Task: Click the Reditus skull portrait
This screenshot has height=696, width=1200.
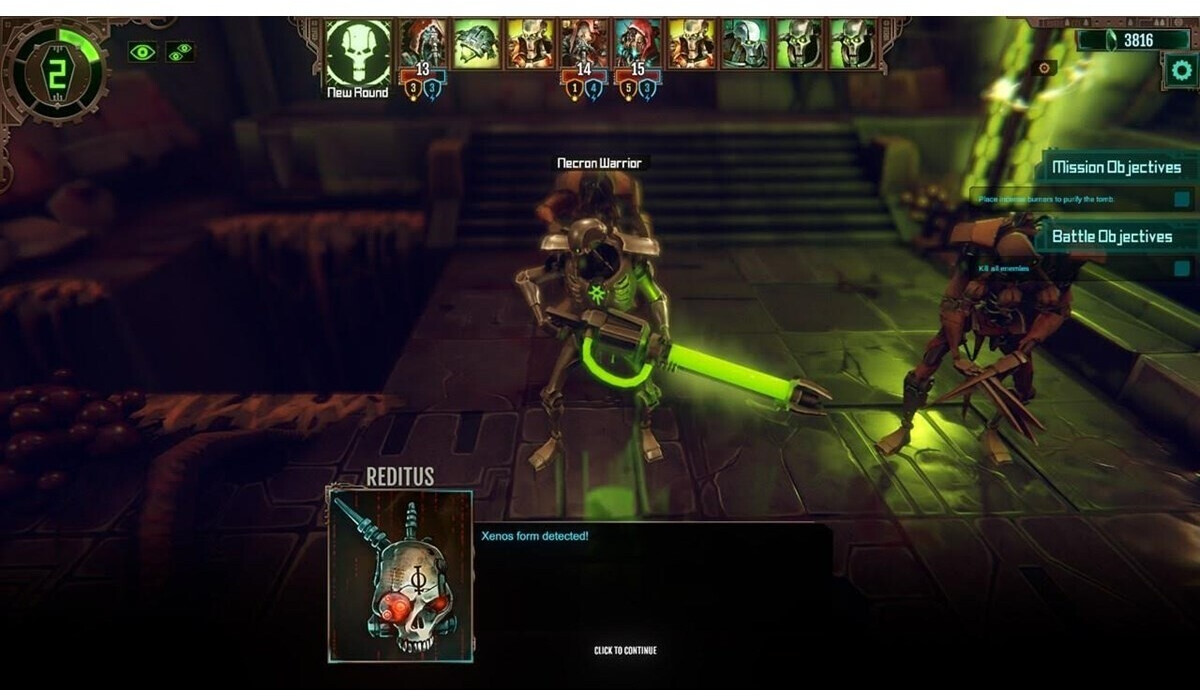Action: click(401, 575)
